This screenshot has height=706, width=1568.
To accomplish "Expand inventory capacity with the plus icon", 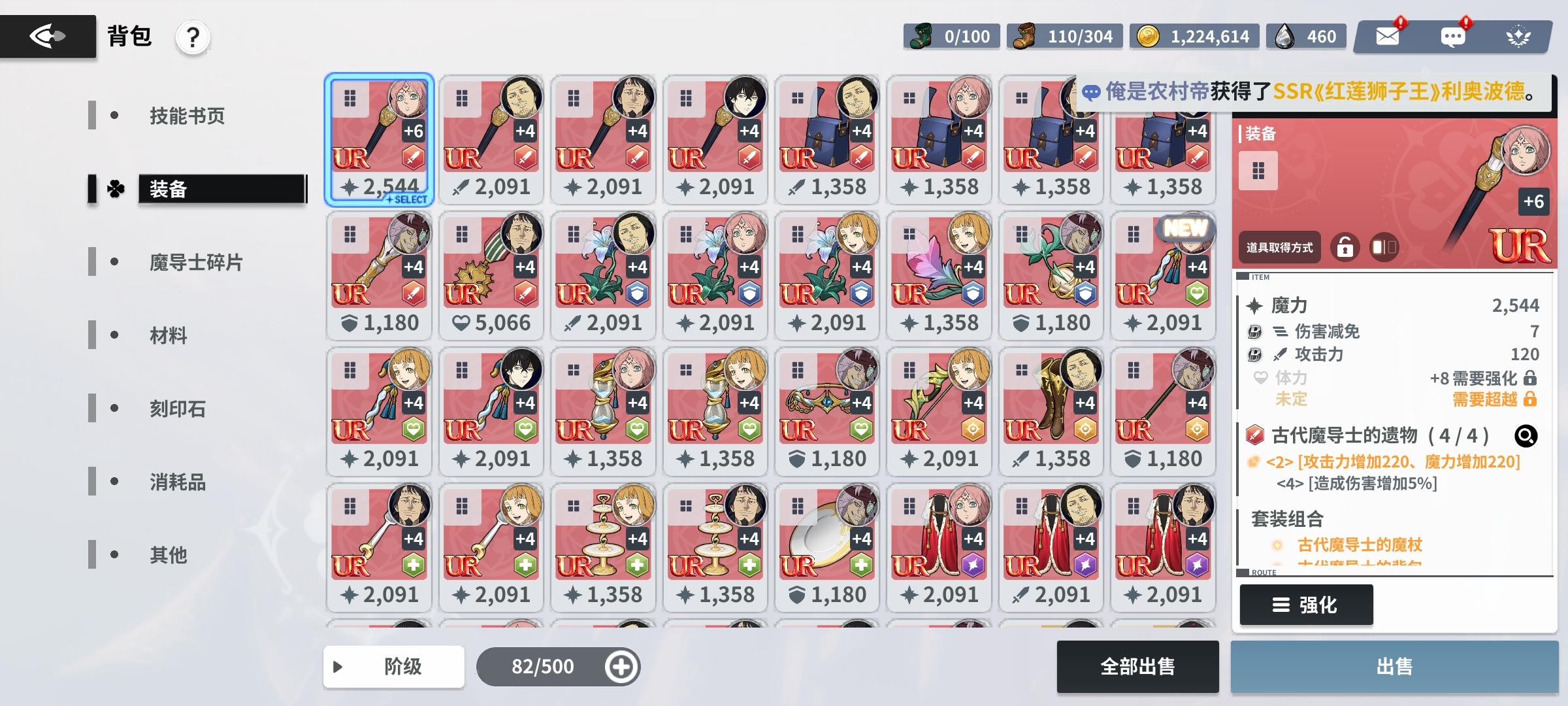I will tap(620, 667).
